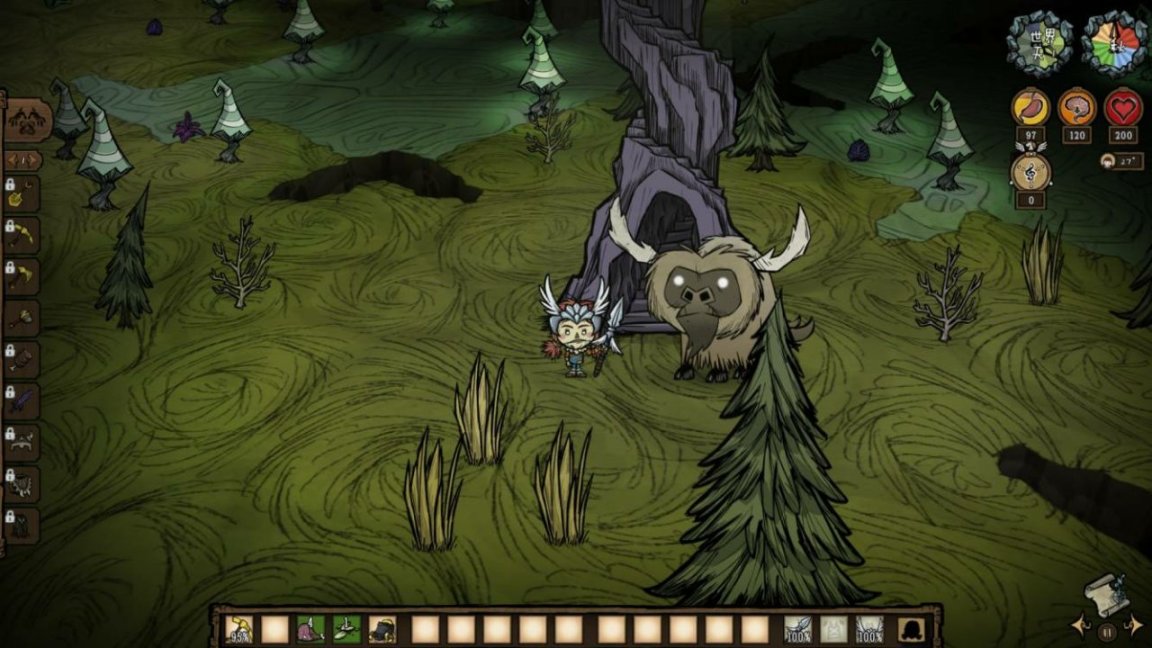
Task: Open the crafting menu tab at top left
Action: 26,121
